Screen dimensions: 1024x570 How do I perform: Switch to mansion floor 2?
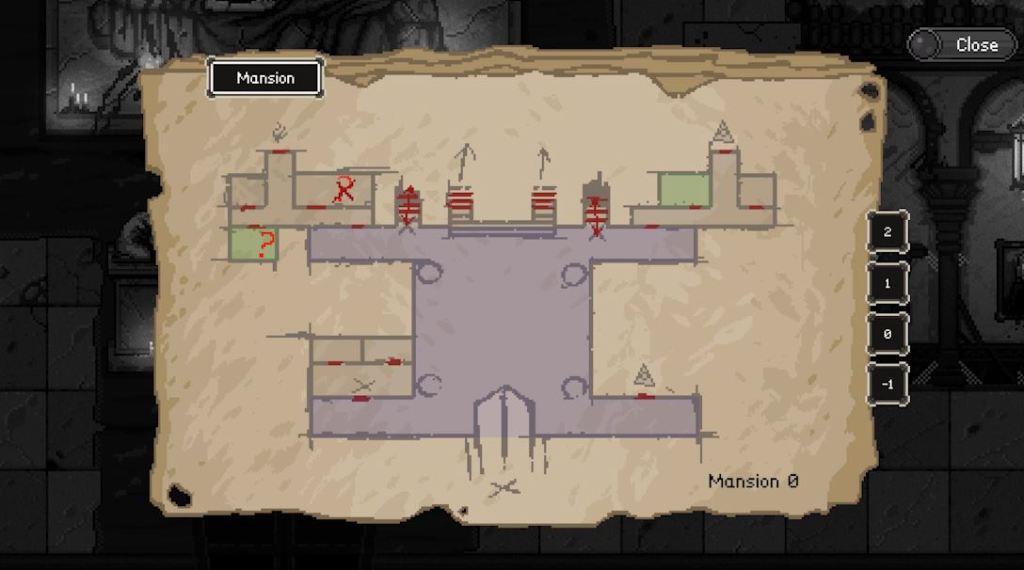click(888, 232)
